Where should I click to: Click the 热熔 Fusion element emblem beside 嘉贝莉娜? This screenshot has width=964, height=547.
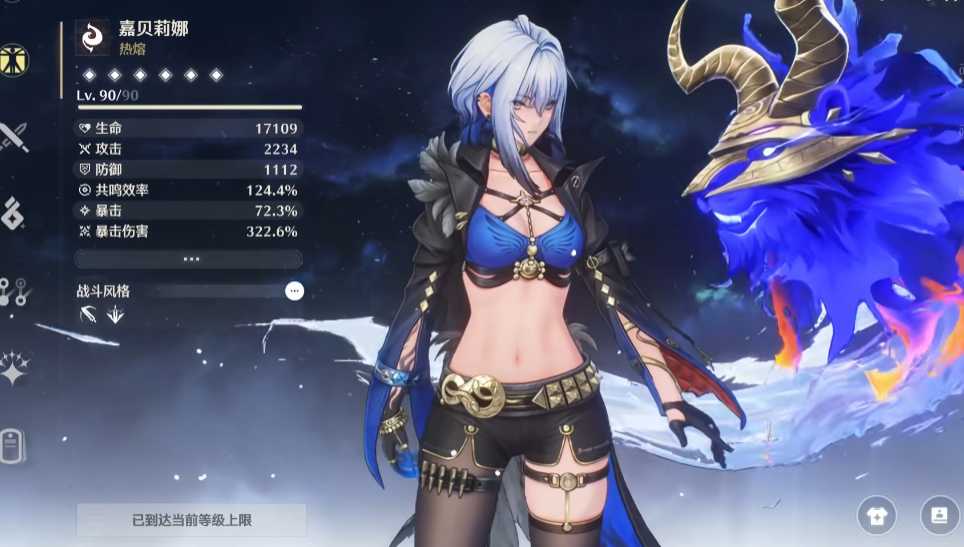click(x=92, y=37)
